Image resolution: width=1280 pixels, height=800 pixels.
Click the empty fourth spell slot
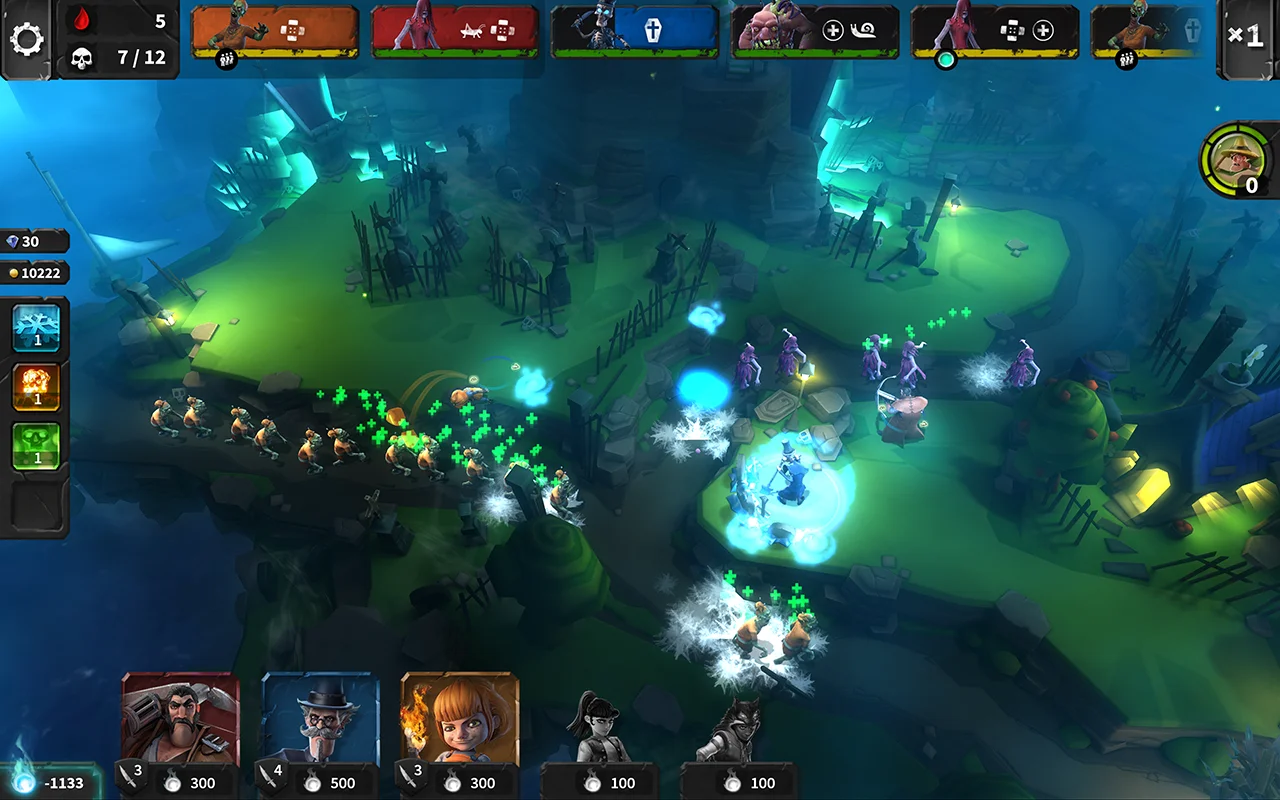[x=37, y=505]
